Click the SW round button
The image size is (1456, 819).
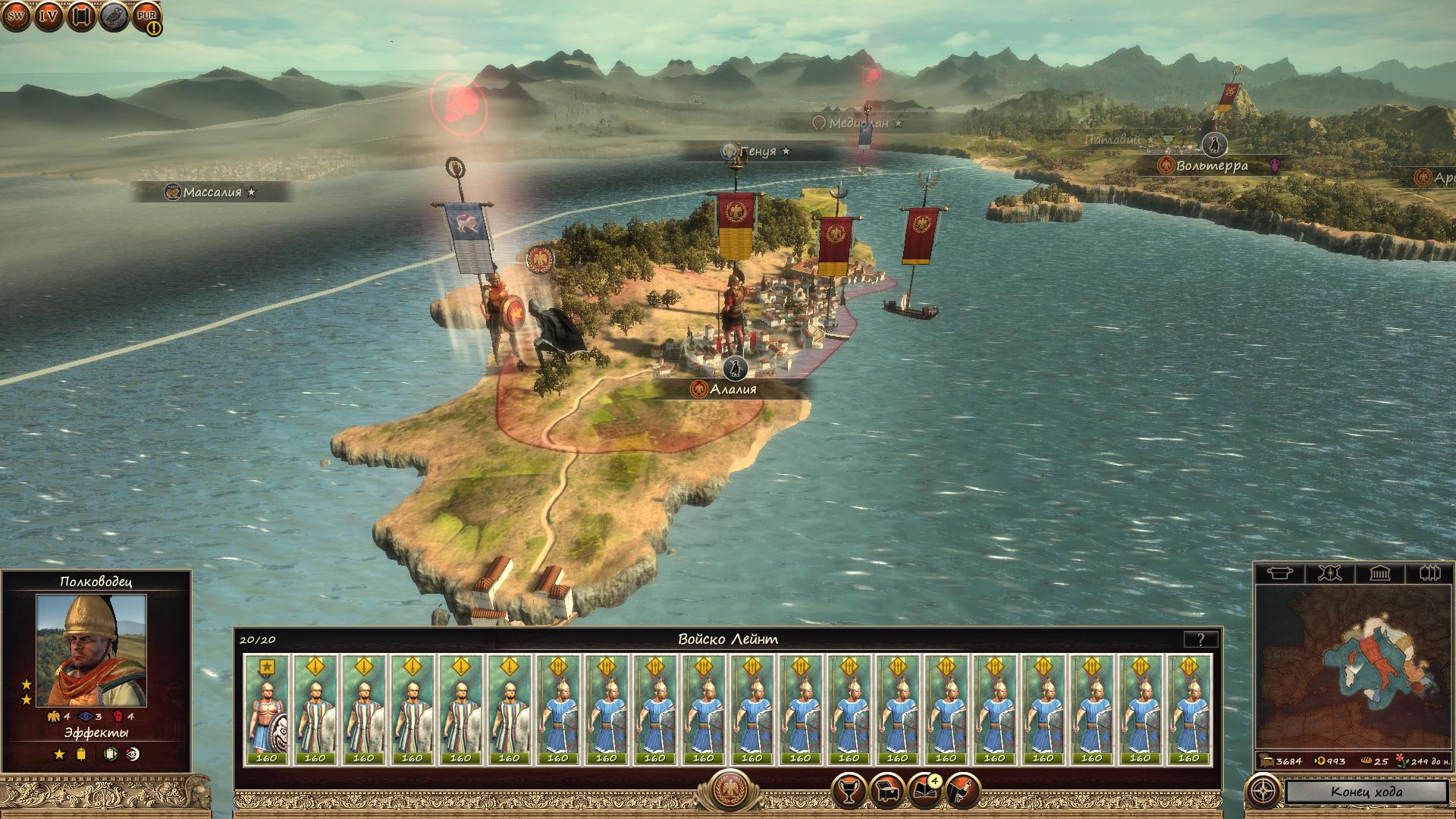(x=16, y=15)
